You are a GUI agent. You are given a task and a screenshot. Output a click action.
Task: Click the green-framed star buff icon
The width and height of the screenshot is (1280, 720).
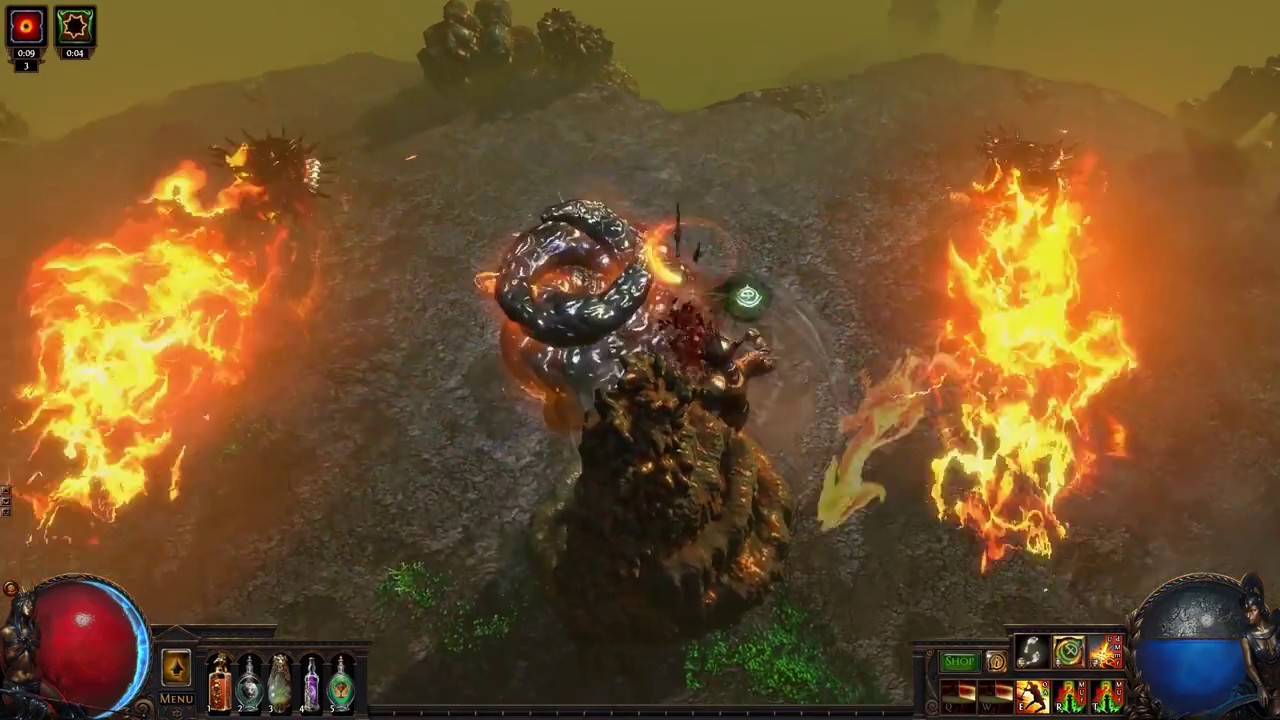(75, 27)
